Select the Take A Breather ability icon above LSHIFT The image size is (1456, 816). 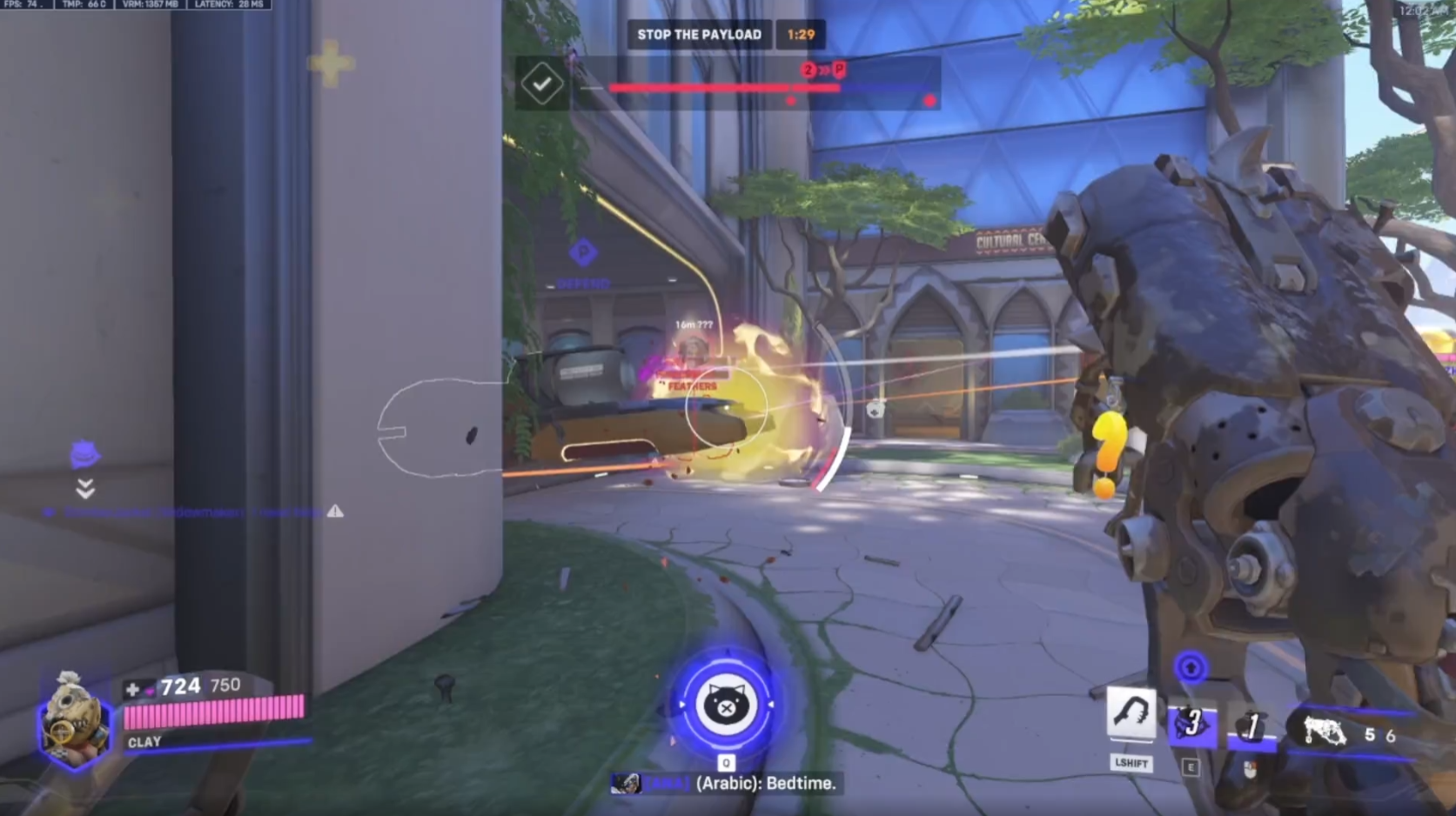[x=1132, y=715]
